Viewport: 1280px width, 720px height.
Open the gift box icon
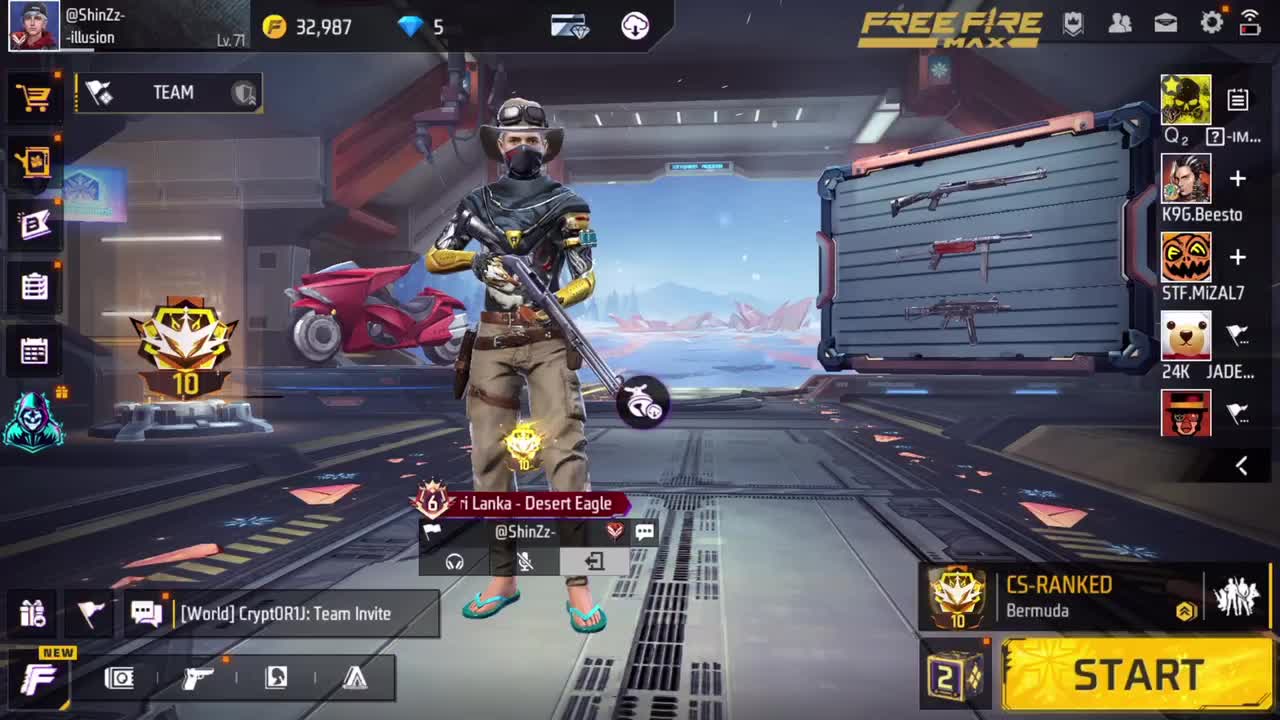[x=33, y=613]
